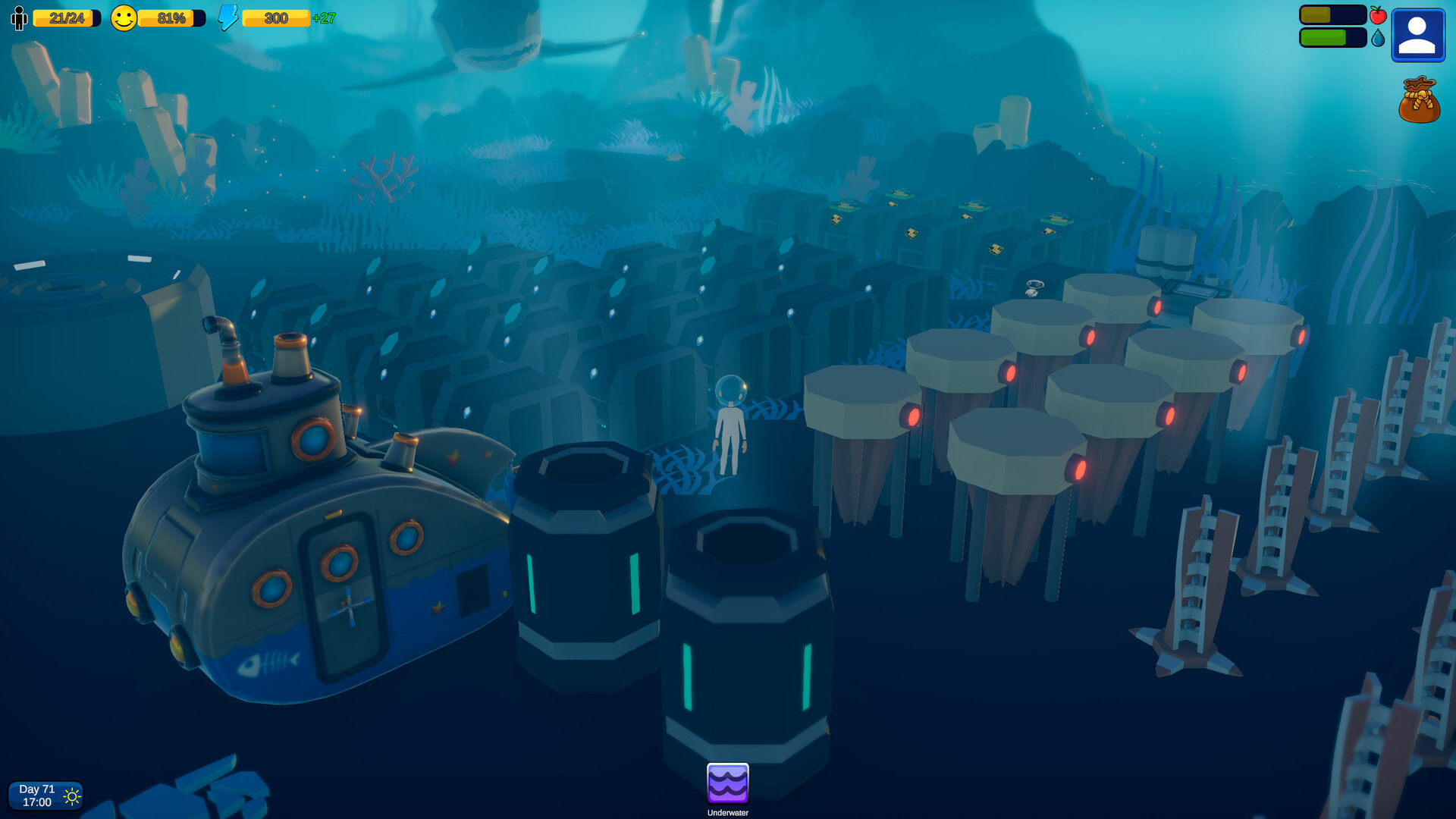Screen dimensions: 1456x819
Task: Click the 300 energy amount bar
Action: 275,17
